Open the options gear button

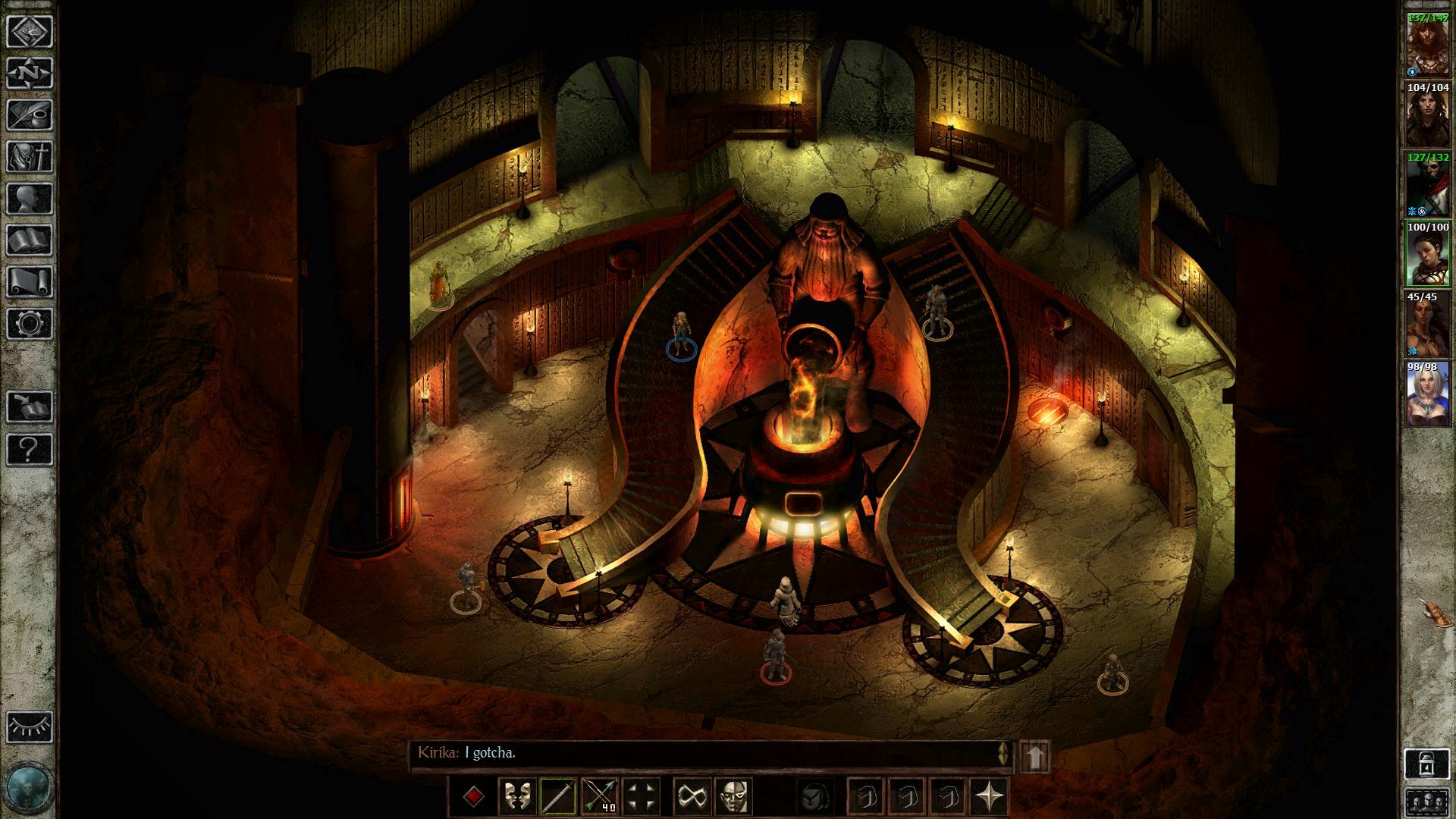click(30, 324)
